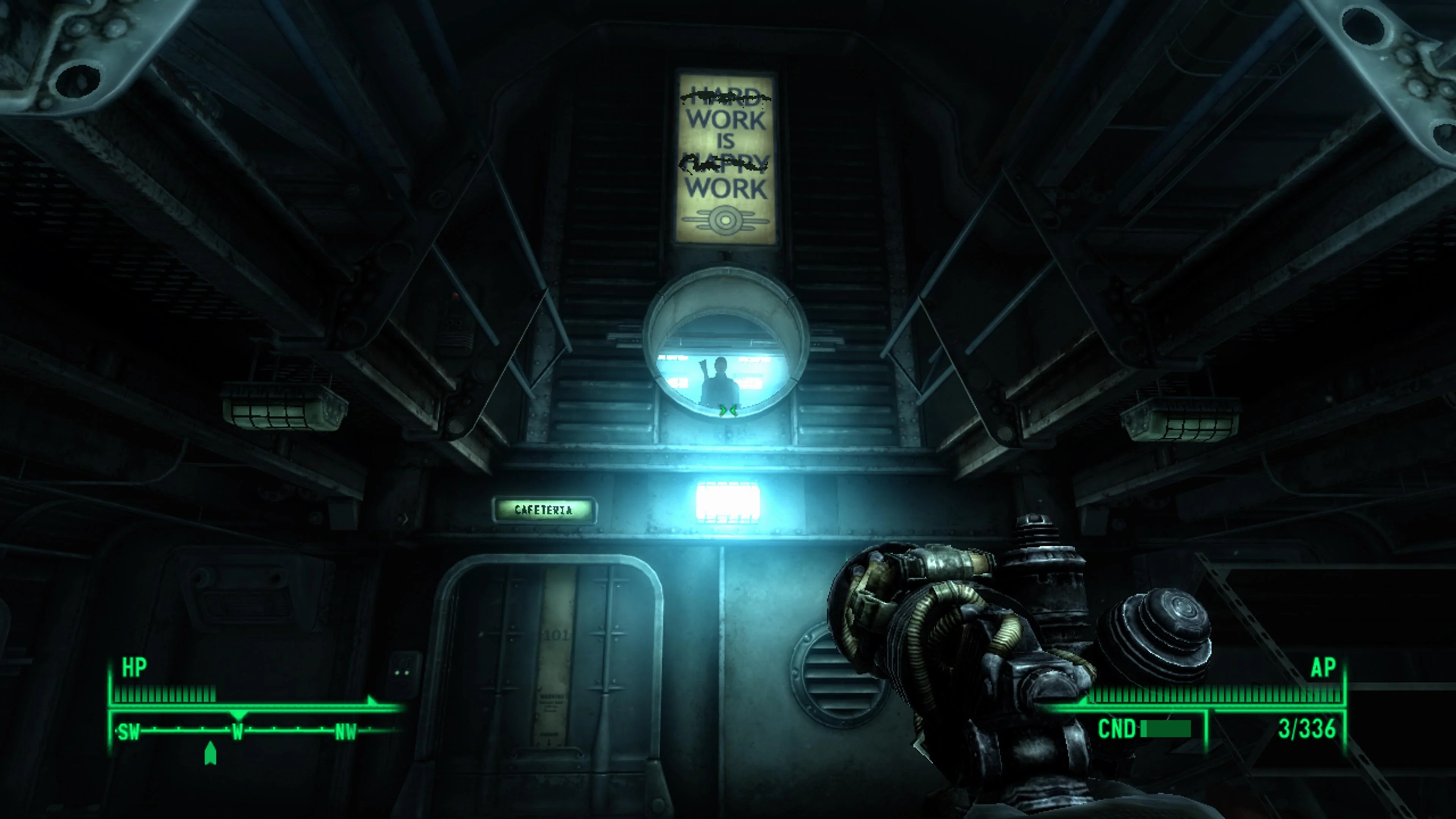Select the green HP heading icon
1456x819 pixels.
point(134,667)
